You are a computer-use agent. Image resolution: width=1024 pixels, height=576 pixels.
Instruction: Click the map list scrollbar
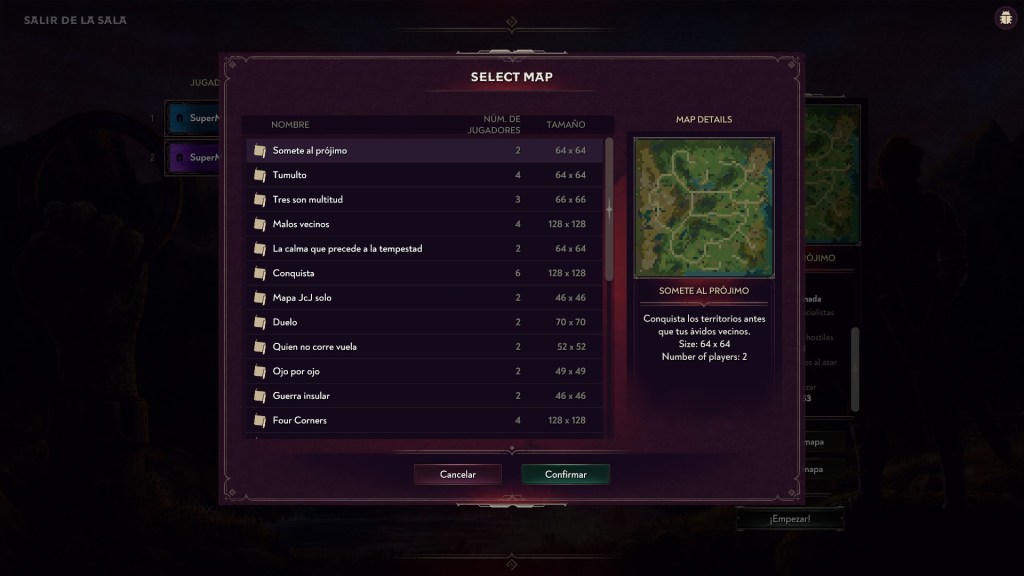pyautogui.click(x=609, y=210)
